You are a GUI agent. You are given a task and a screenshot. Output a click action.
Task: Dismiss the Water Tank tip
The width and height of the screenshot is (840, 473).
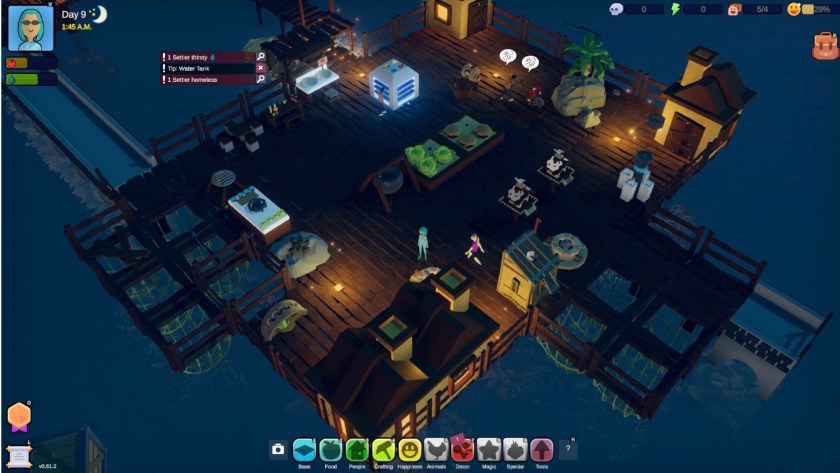pyautogui.click(x=261, y=68)
